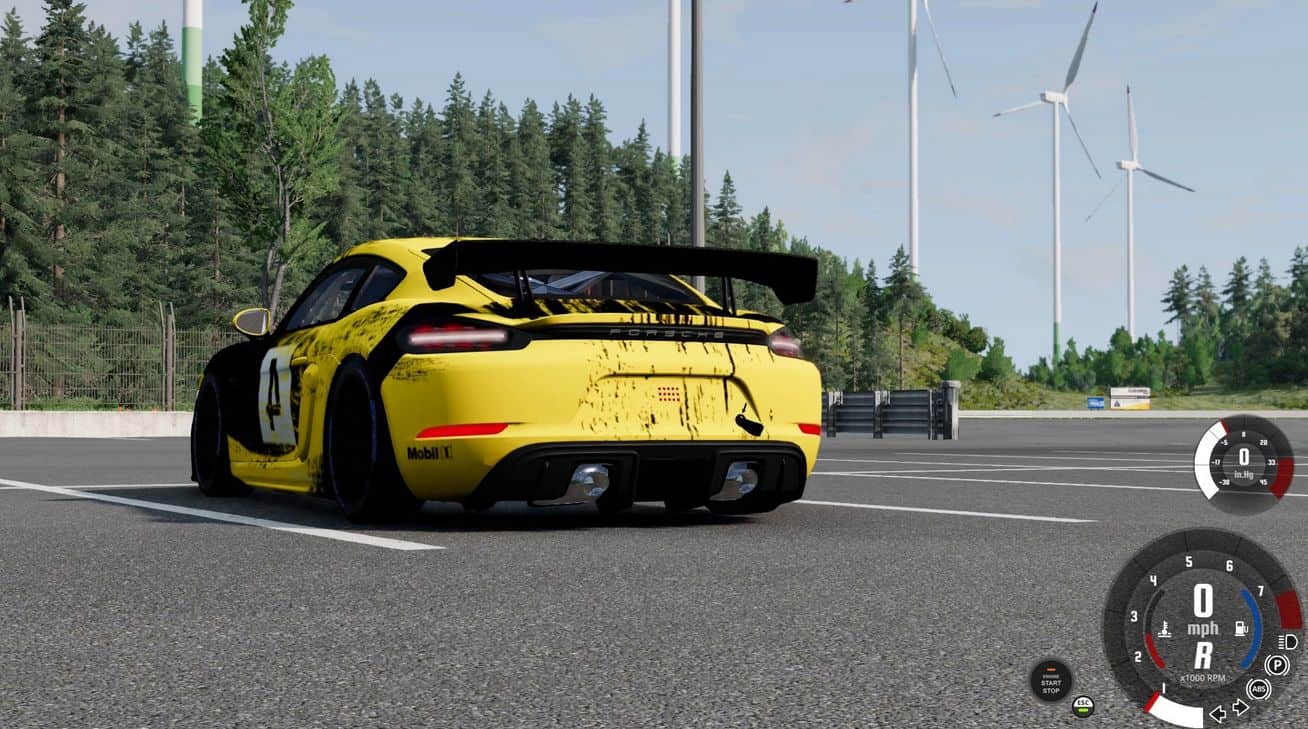Viewport: 1308px width, 729px height.
Task: Click the engine Start Stop button
Action: [1050, 680]
